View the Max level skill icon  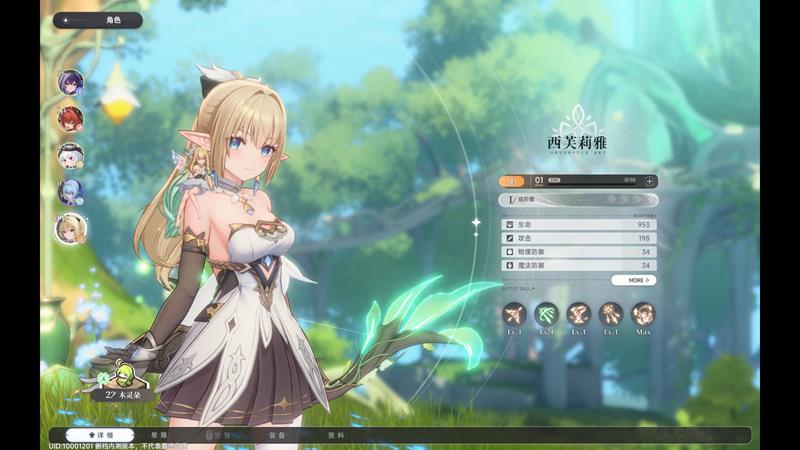[643, 314]
